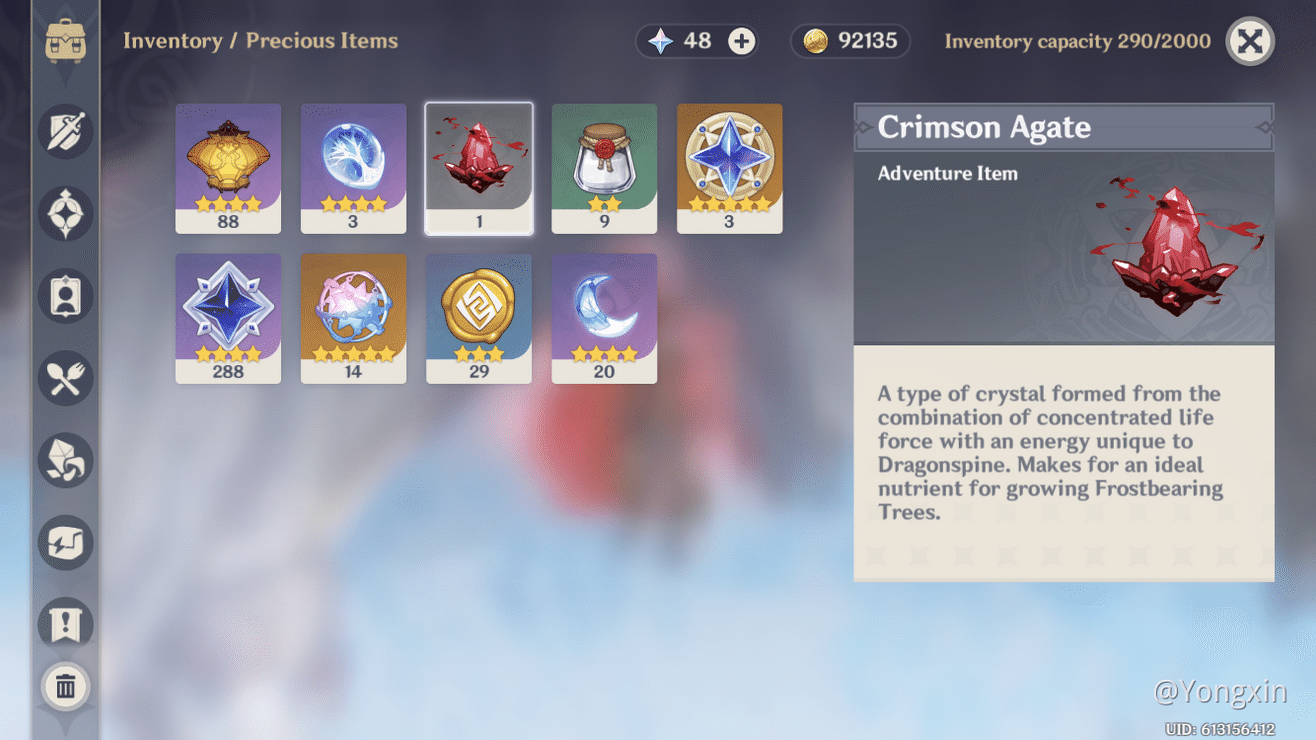Select the golden lantern item counting 88
The height and width of the screenshot is (740, 1316).
pos(228,166)
